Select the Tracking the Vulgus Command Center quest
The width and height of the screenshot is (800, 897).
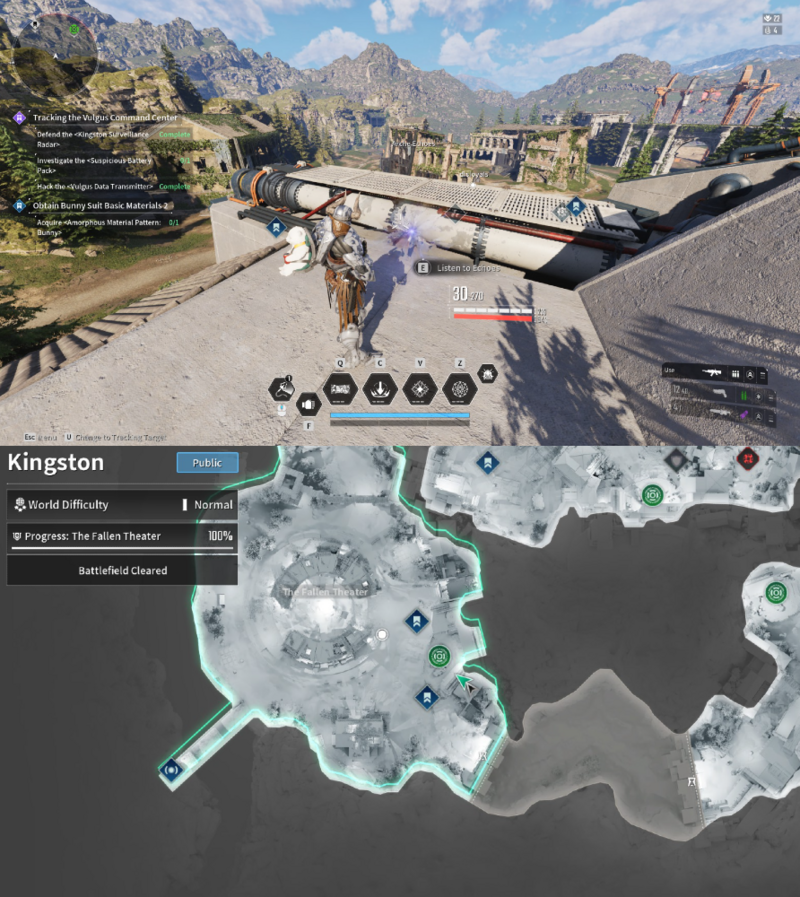[105, 118]
